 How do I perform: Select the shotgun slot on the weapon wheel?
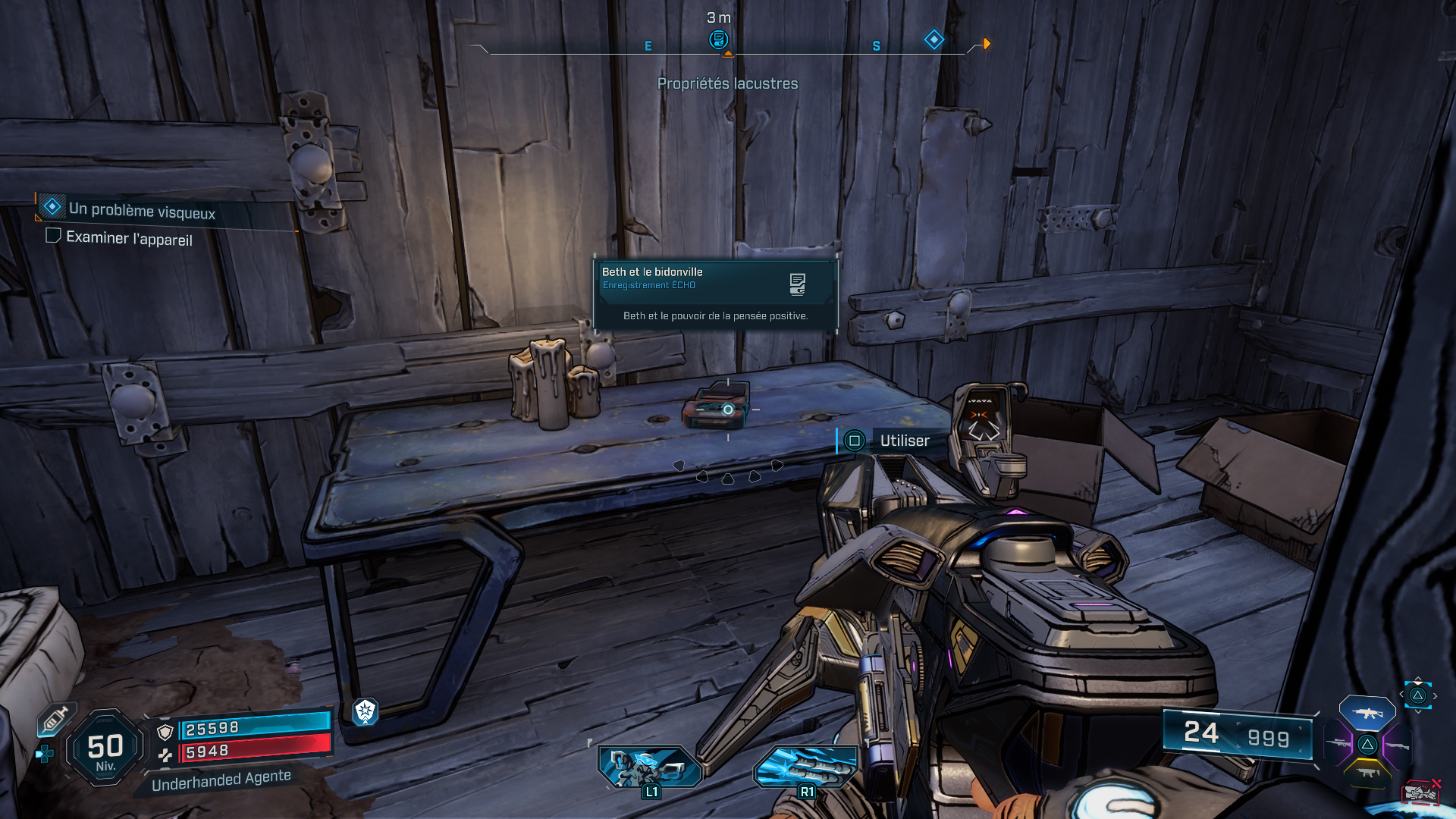coord(1398,746)
